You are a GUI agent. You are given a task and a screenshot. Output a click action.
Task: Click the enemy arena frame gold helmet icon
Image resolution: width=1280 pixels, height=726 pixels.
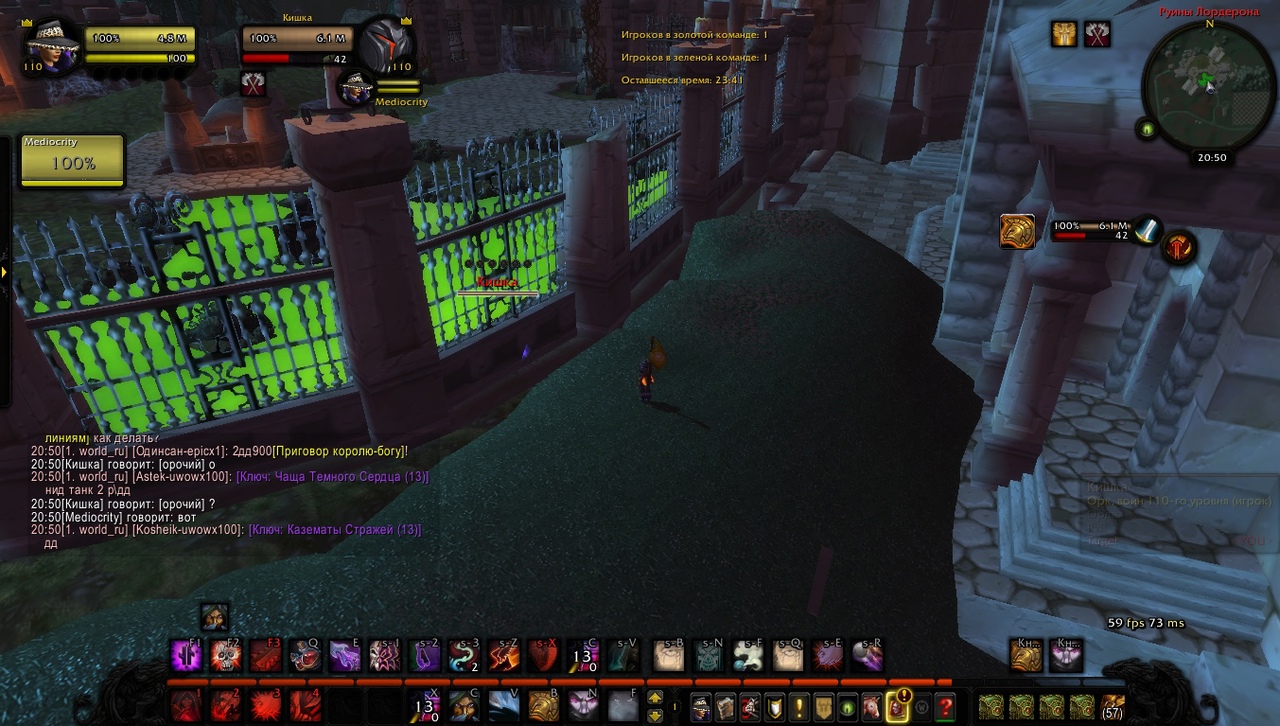(x=1017, y=231)
